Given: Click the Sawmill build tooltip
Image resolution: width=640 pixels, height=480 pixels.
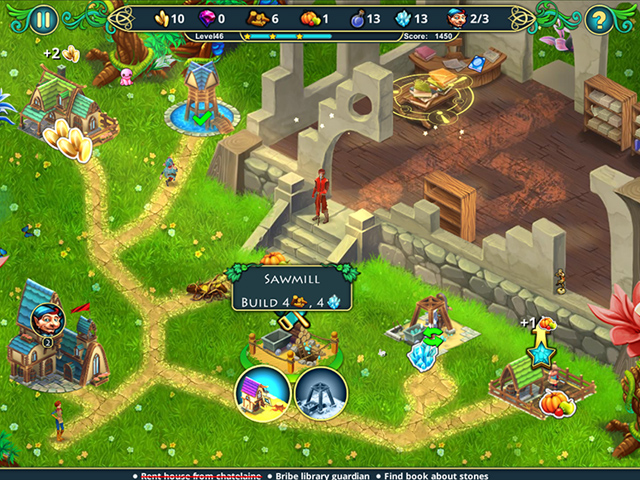Looking at the screenshot, I should pos(288,288).
